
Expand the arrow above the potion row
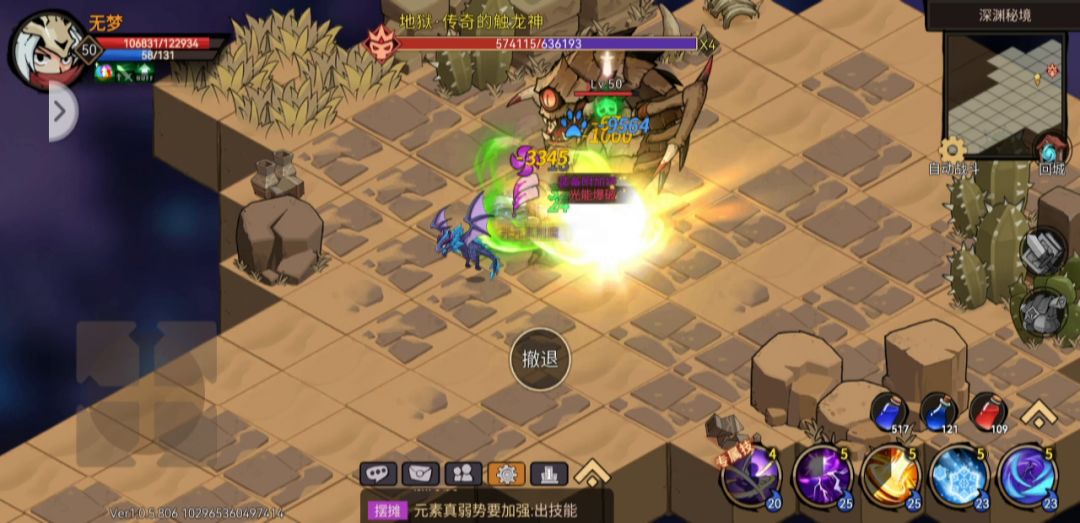click(x=1040, y=413)
